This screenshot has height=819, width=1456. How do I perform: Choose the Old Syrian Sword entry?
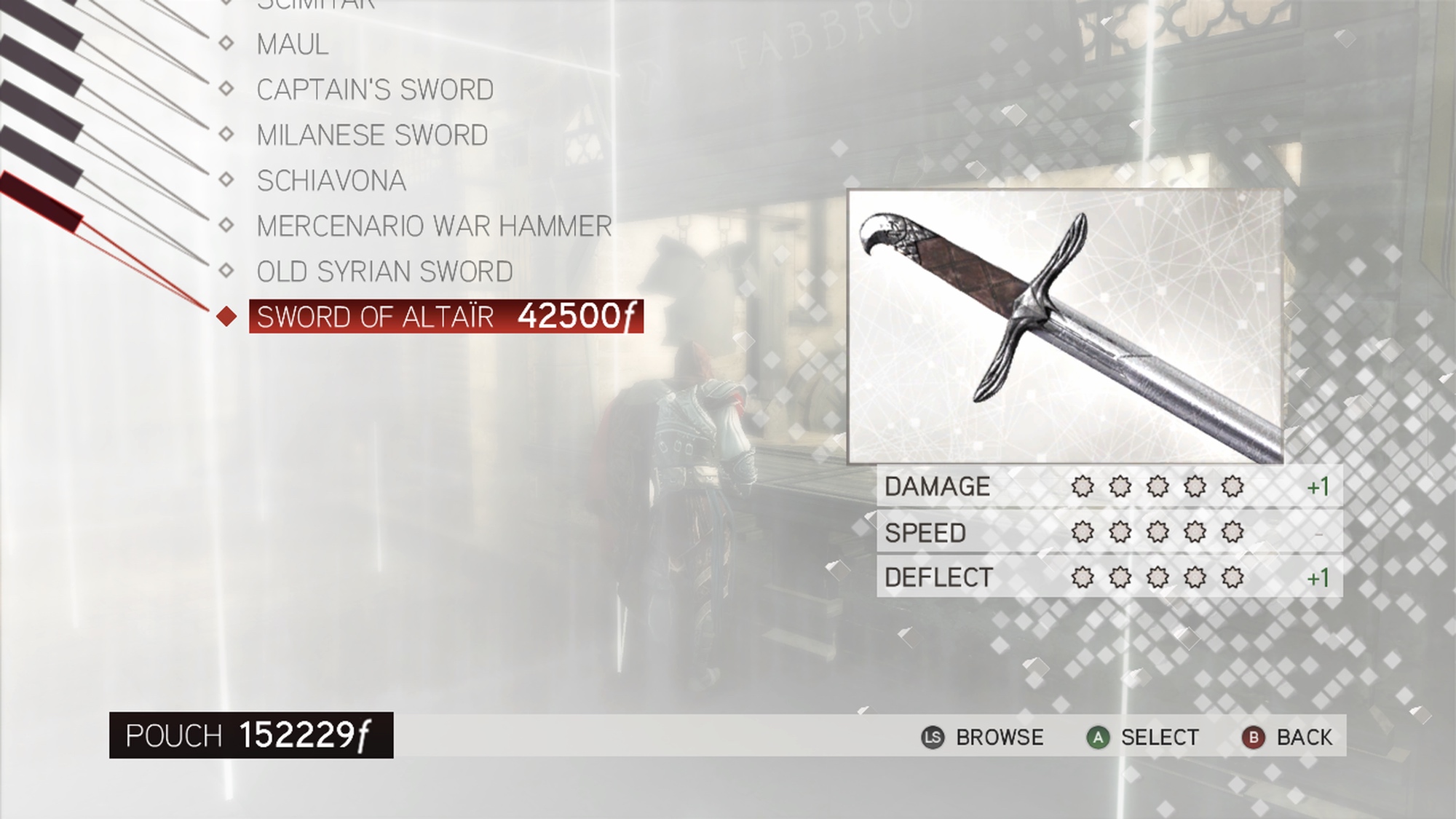click(384, 272)
